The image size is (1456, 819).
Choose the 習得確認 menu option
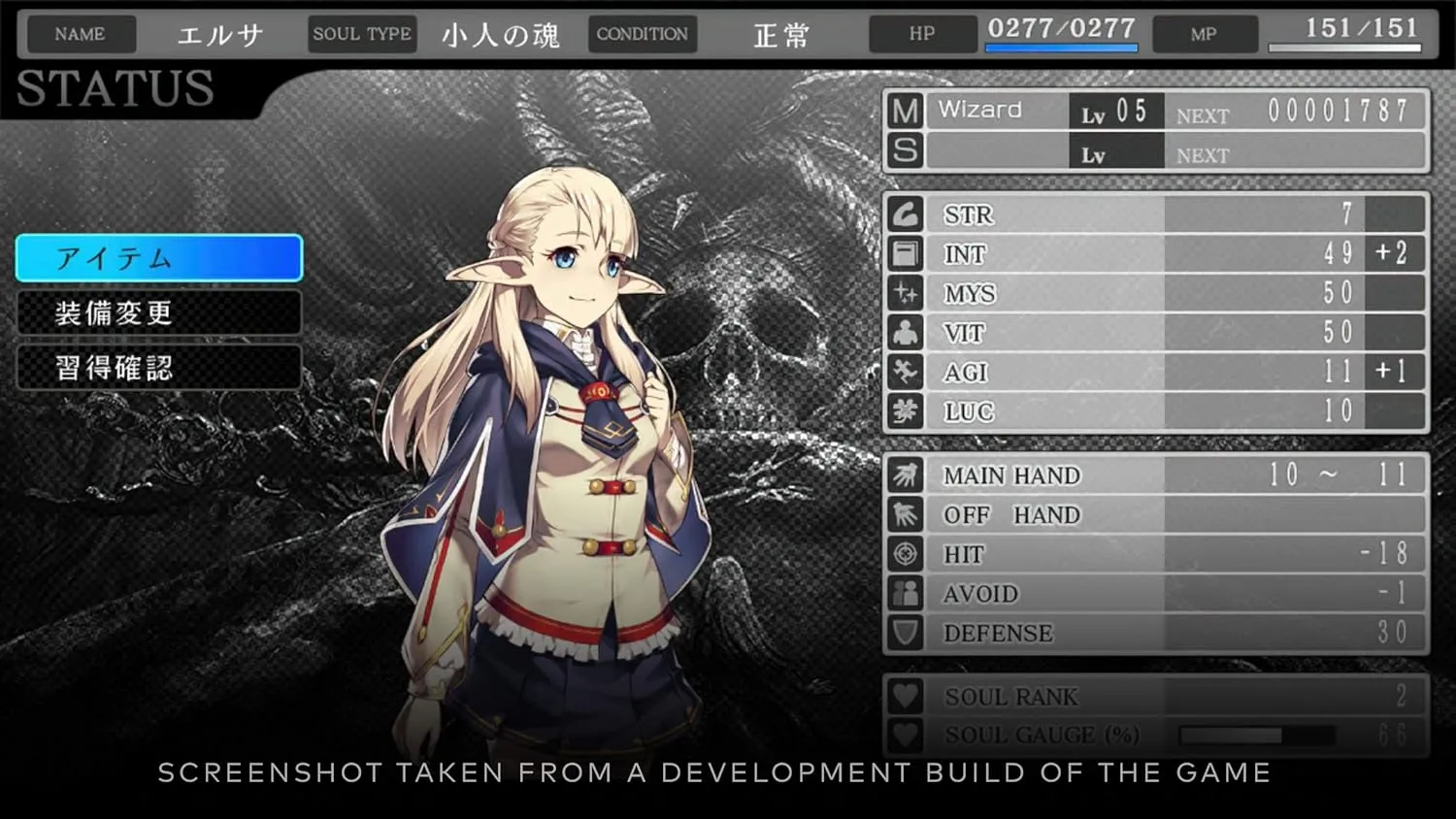coord(159,368)
